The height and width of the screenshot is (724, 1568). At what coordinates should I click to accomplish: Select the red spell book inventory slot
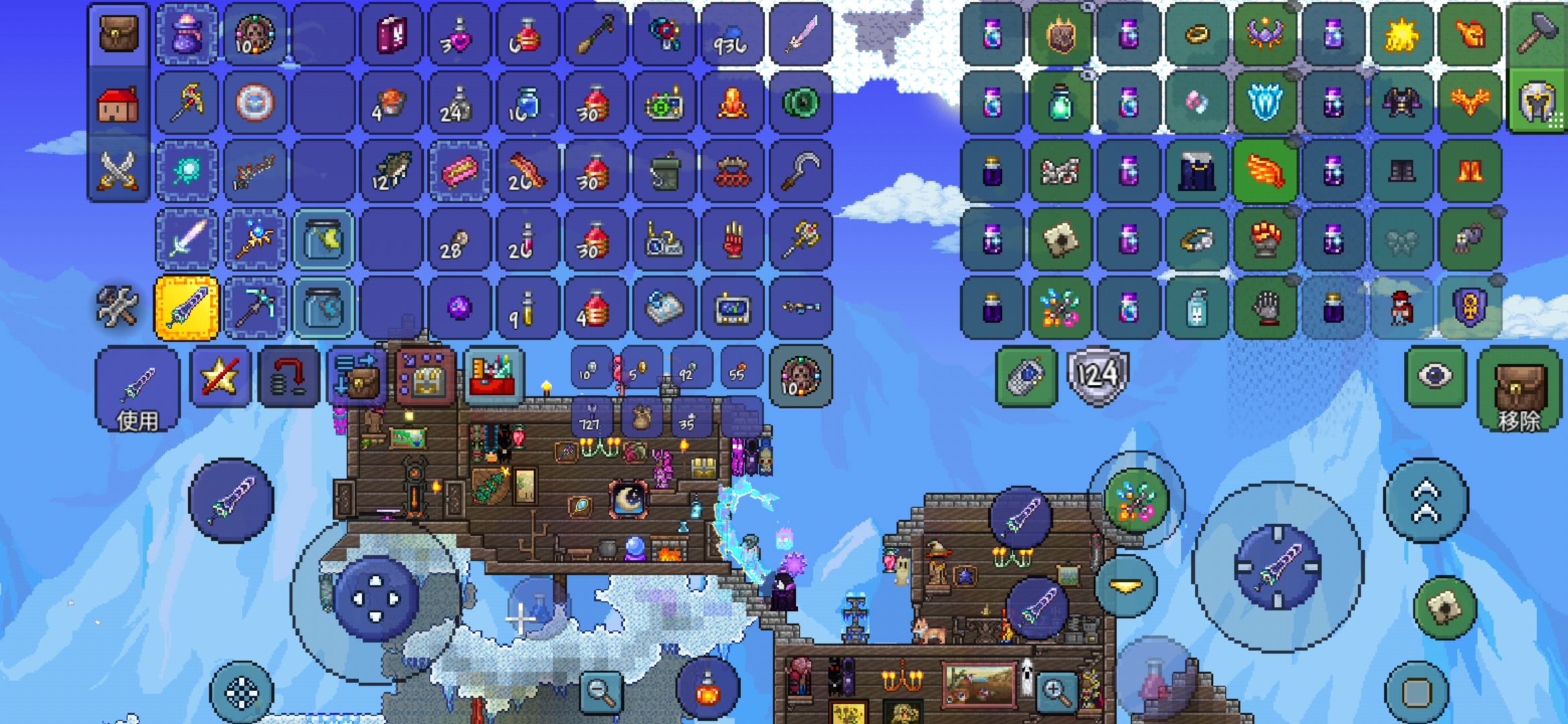[x=391, y=34]
